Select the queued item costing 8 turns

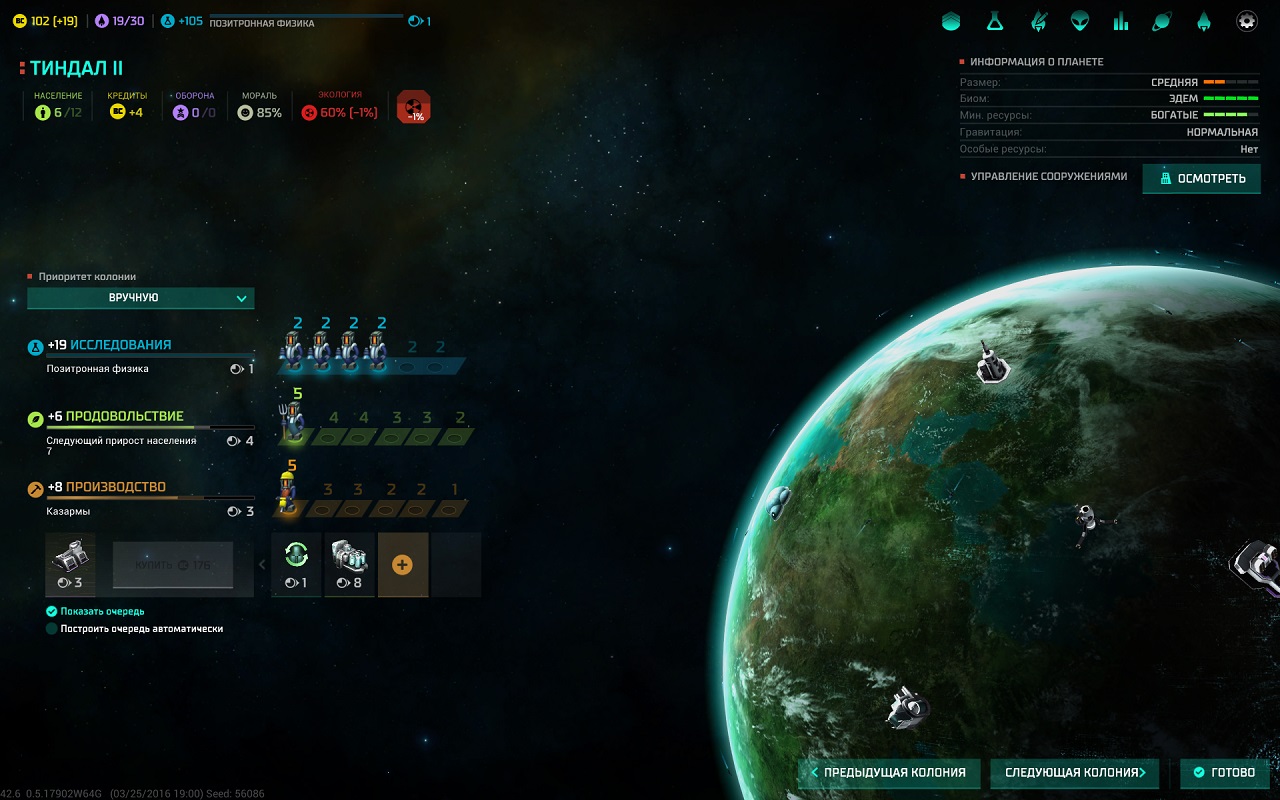click(349, 564)
